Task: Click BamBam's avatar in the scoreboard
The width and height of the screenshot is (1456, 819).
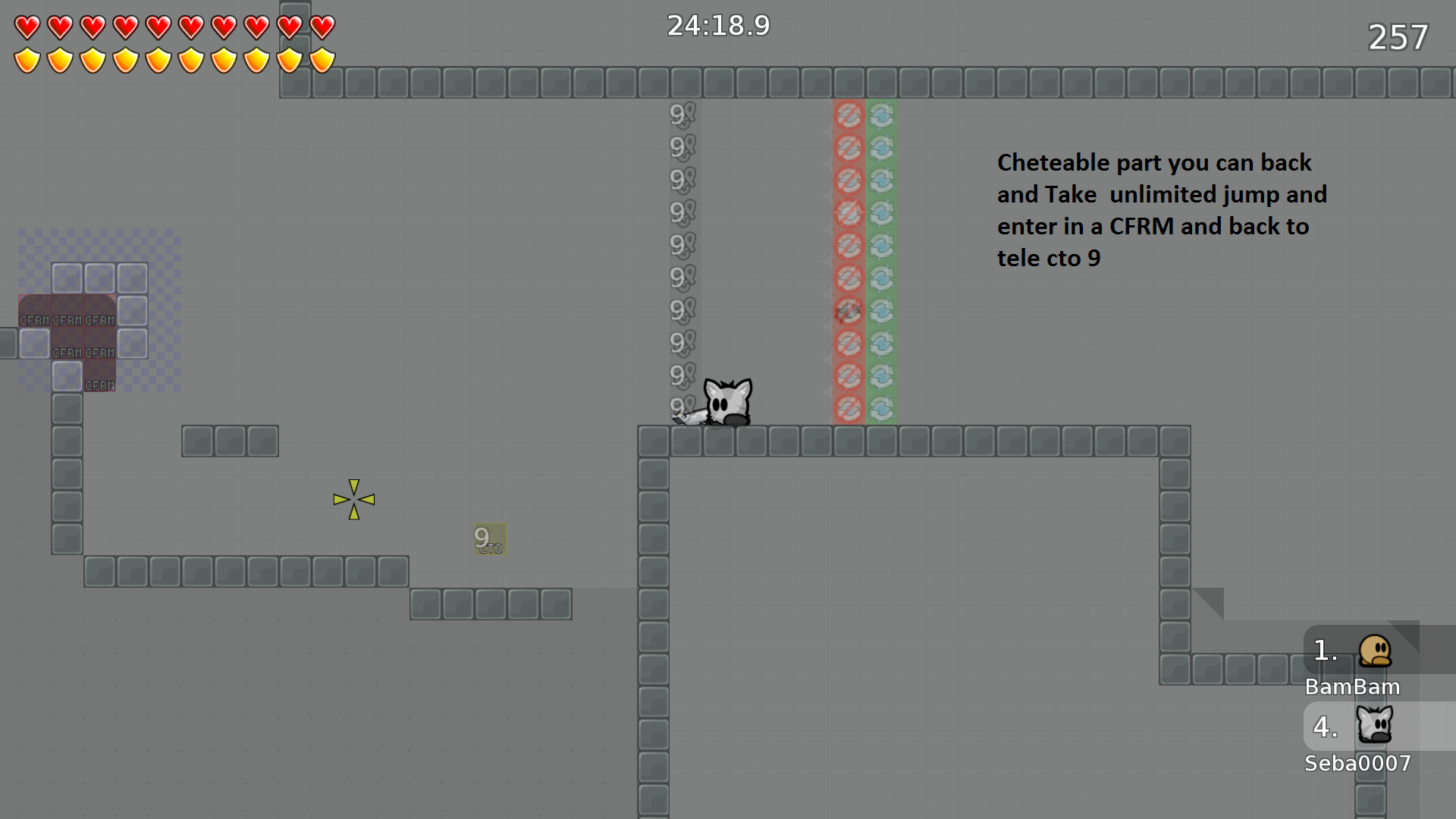Action: click(x=1376, y=650)
